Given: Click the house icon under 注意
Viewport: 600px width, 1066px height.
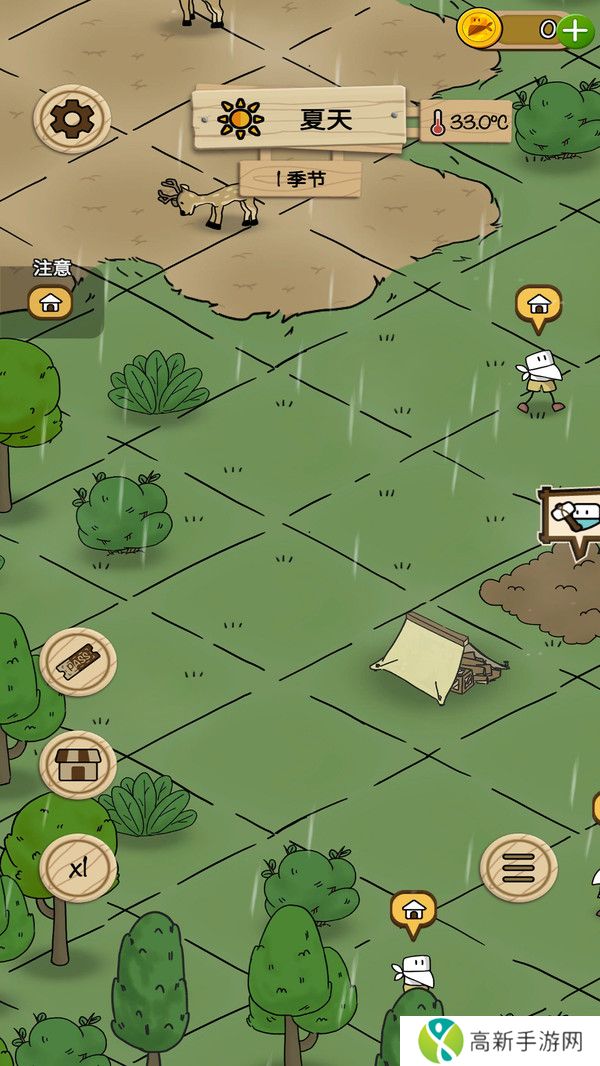Looking at the screenshot, I should pyautogui.click(x=50, y=301).
